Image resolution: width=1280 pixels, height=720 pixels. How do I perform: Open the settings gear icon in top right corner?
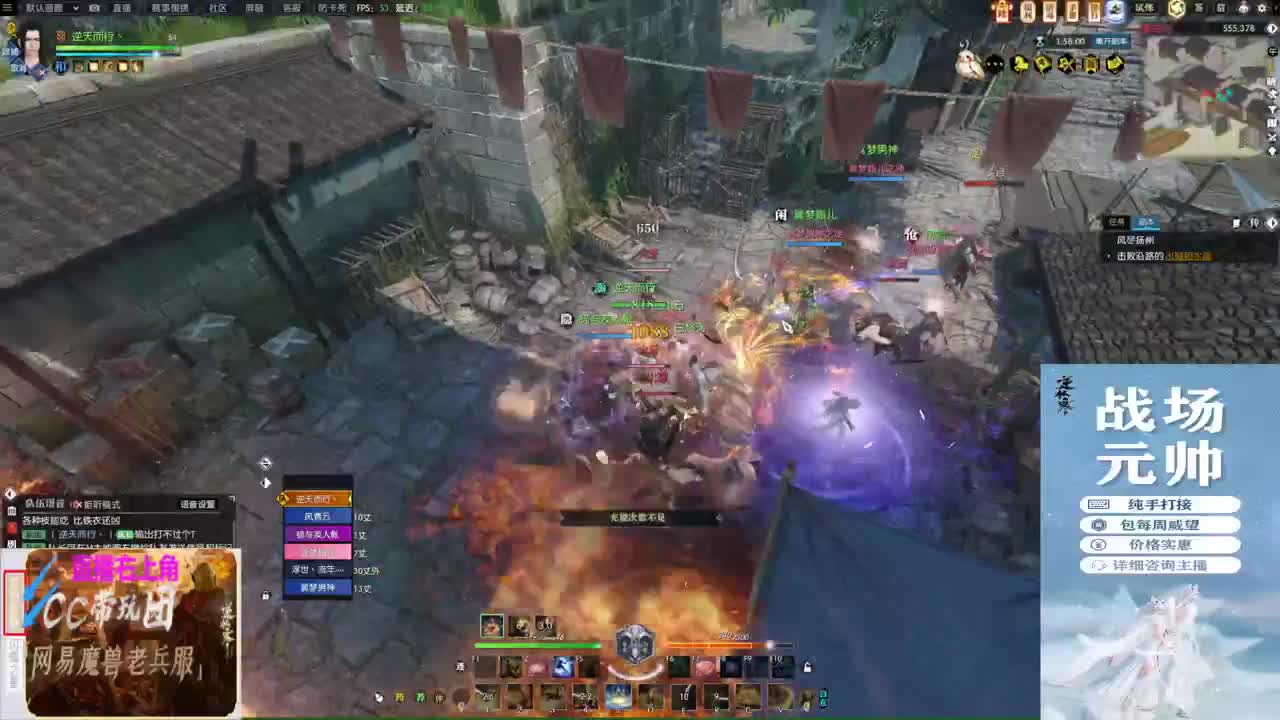click(x=1262, y=8)
